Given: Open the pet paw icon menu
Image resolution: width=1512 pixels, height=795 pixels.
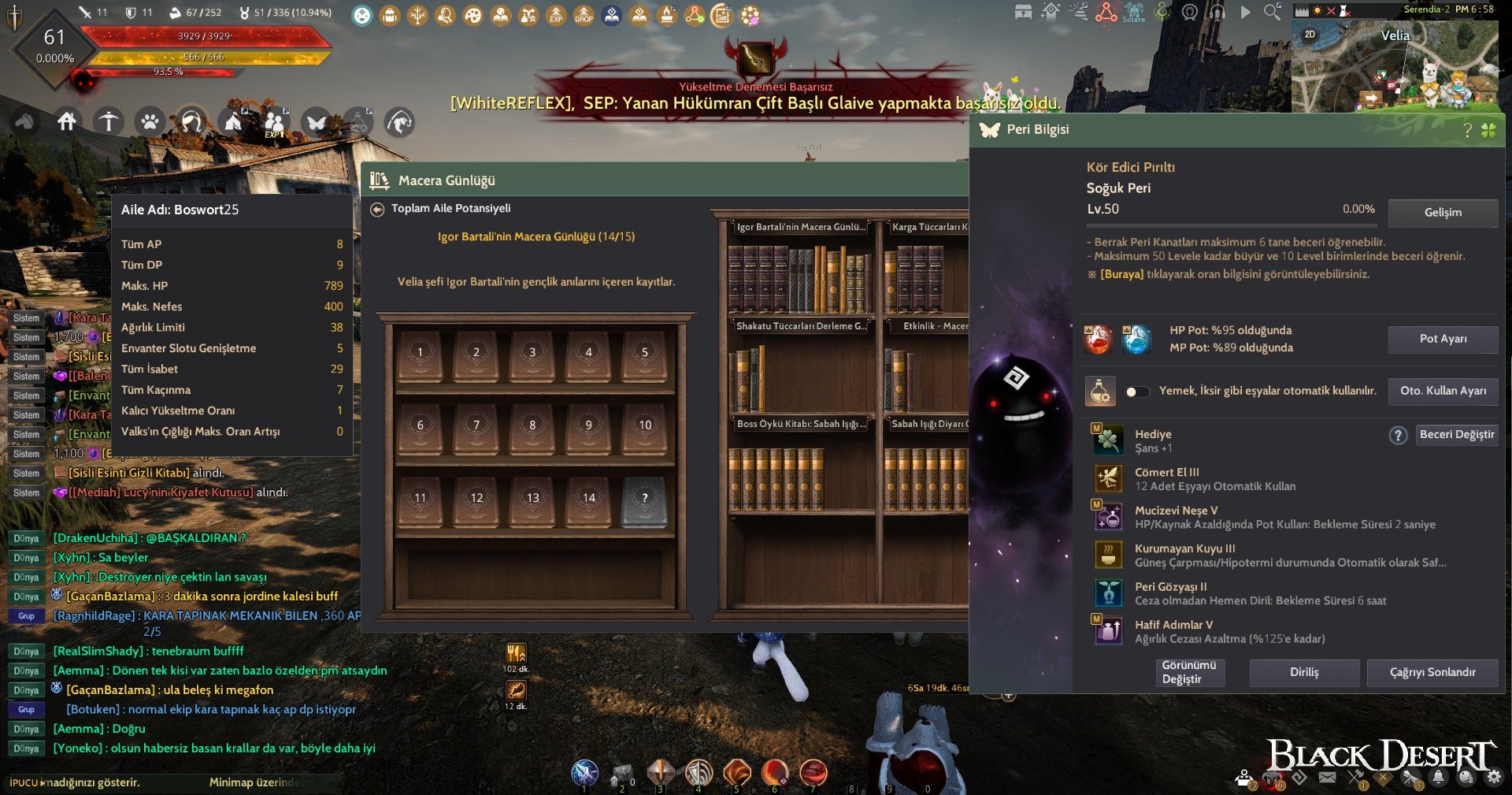Looking at the screenshot, I should (x=150, y=122).
